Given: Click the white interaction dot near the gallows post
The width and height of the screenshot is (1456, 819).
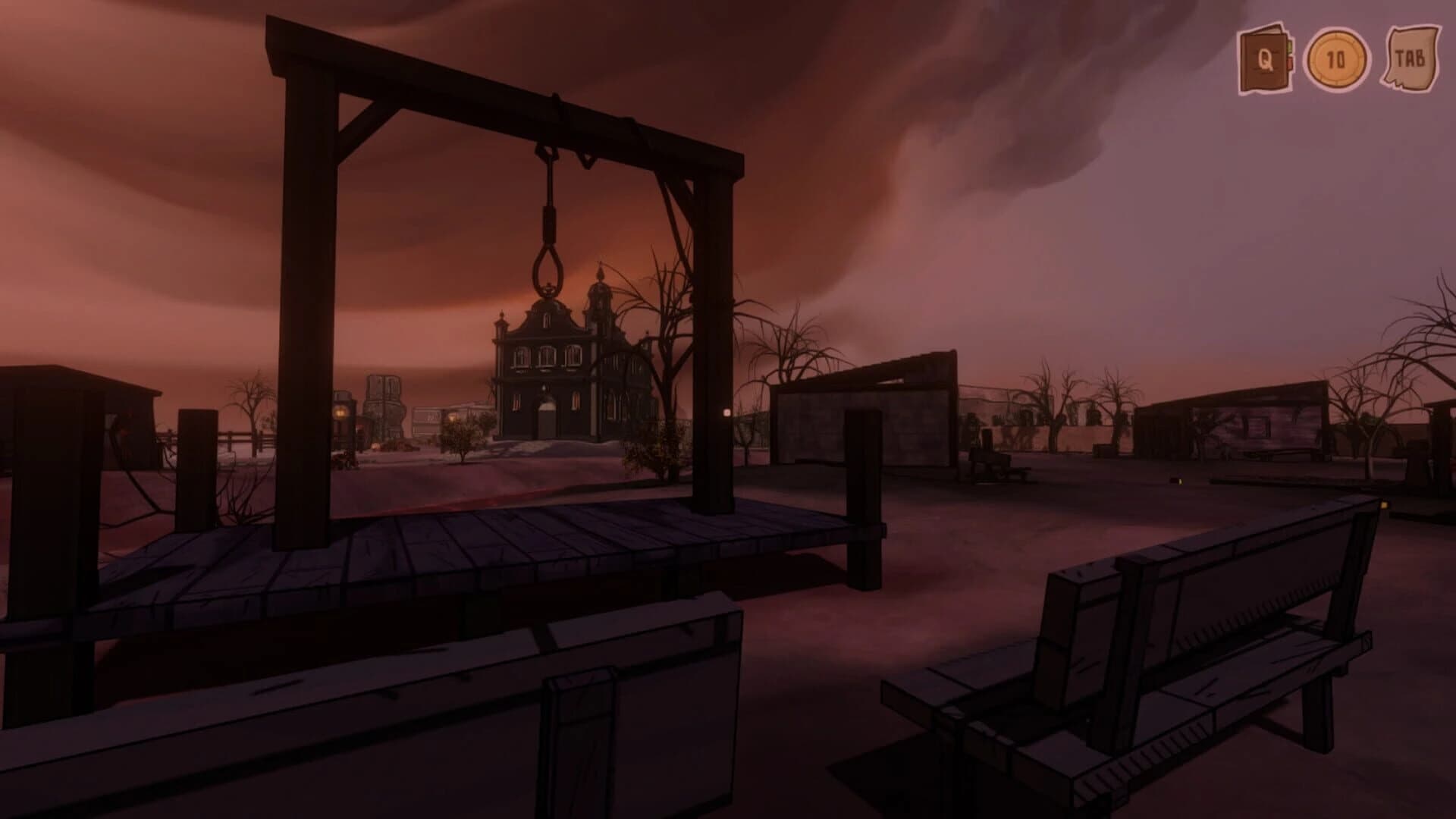Looking at the screenshot, I should coord(726,413).
